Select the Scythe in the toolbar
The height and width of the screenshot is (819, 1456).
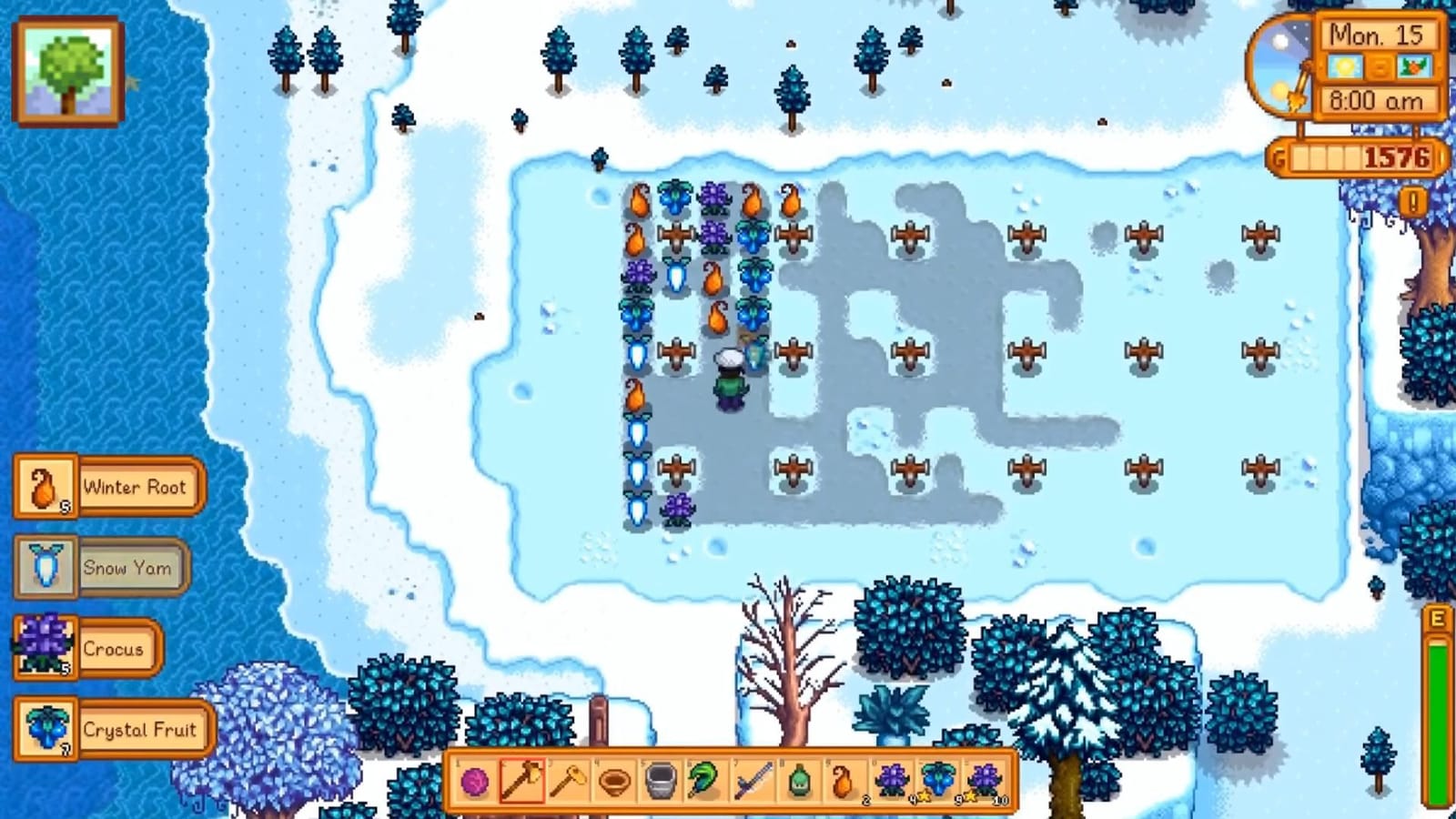pyautogui.click(x=705, y=781)
